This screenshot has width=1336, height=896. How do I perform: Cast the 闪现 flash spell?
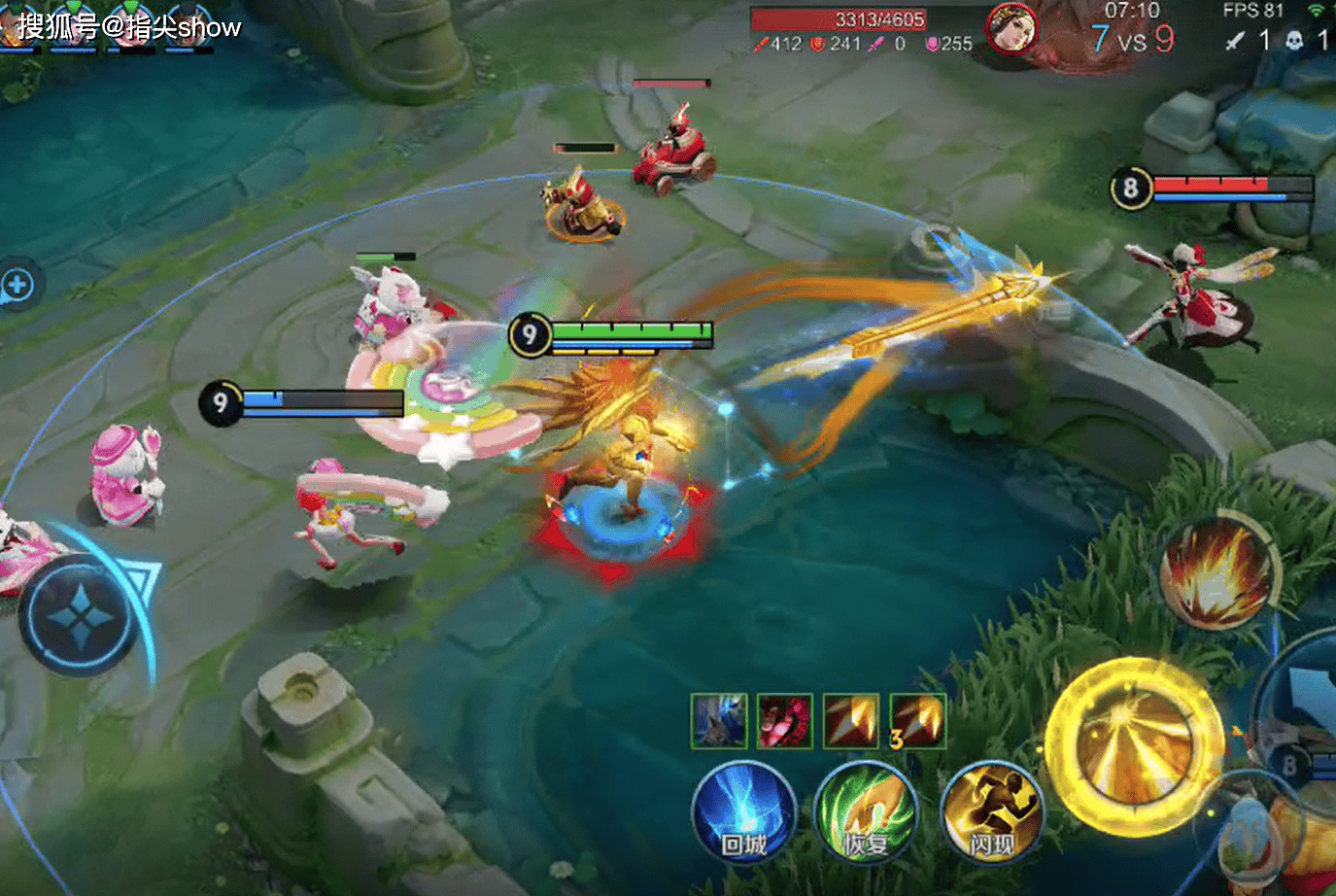click(991, 814)
